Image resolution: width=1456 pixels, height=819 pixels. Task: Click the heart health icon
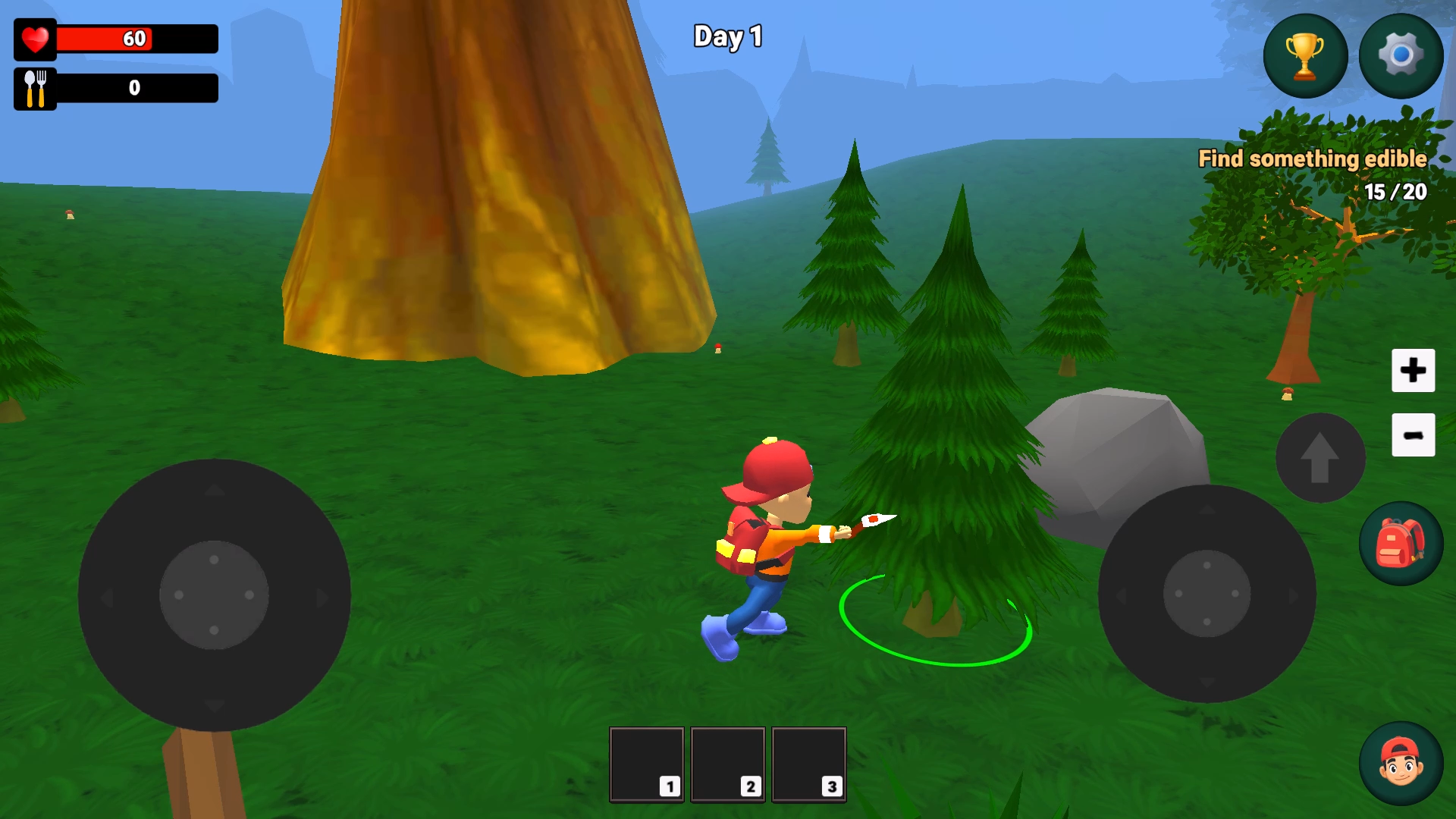click(35, 39)
